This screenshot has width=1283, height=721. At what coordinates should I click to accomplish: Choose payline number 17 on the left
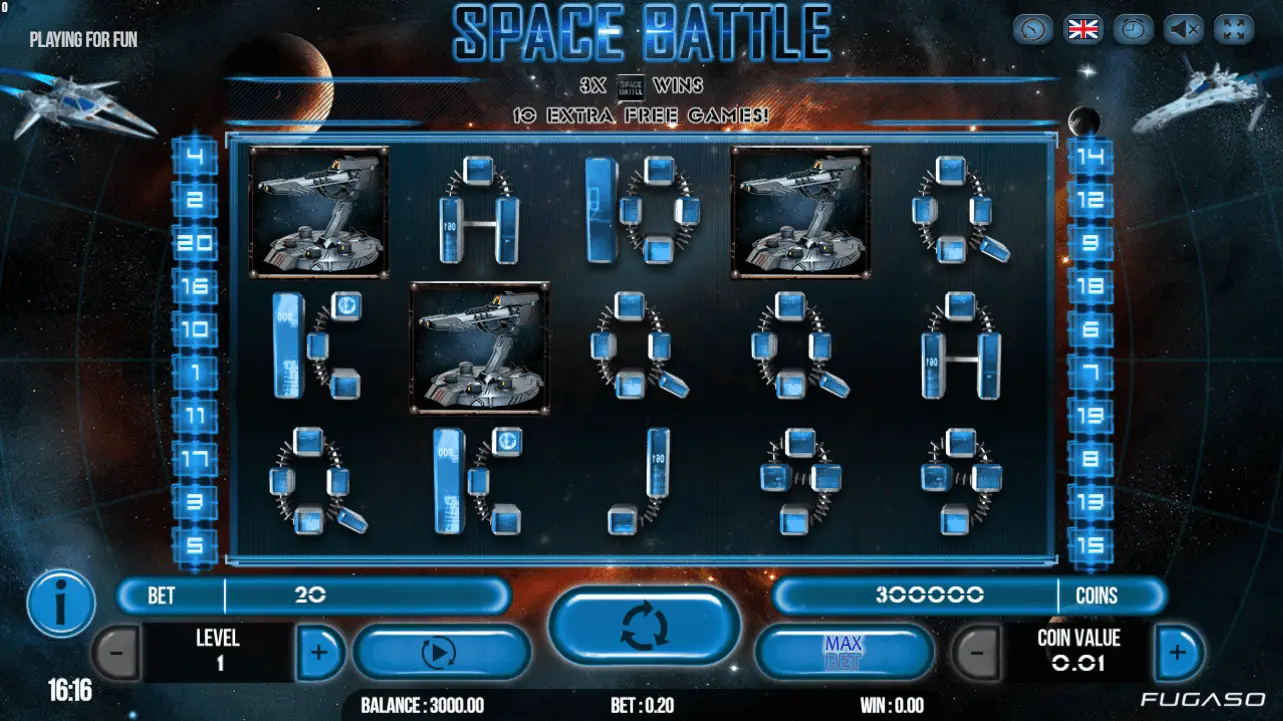pos(194,458)
